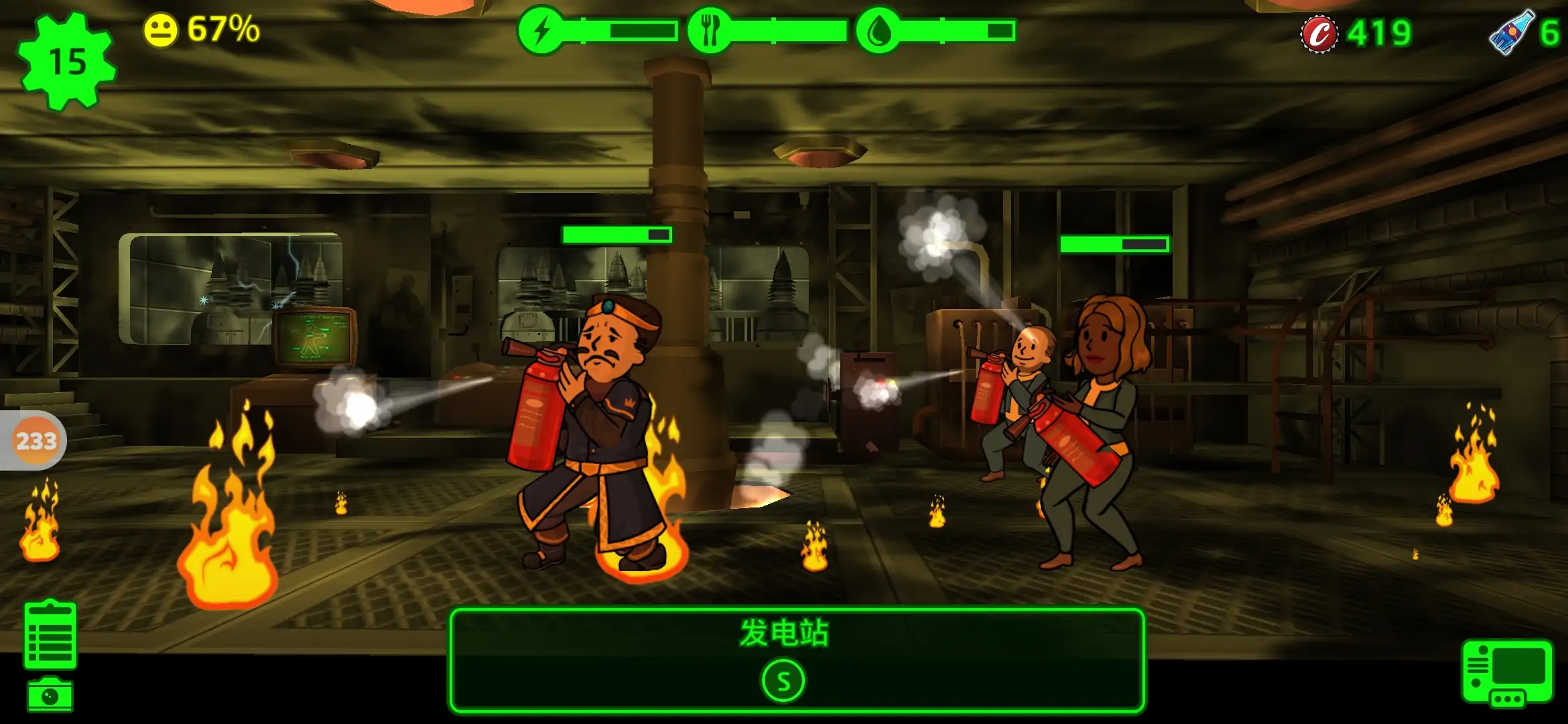
Task: Take a screenshot with the camera button
Action: click(50, 695)
